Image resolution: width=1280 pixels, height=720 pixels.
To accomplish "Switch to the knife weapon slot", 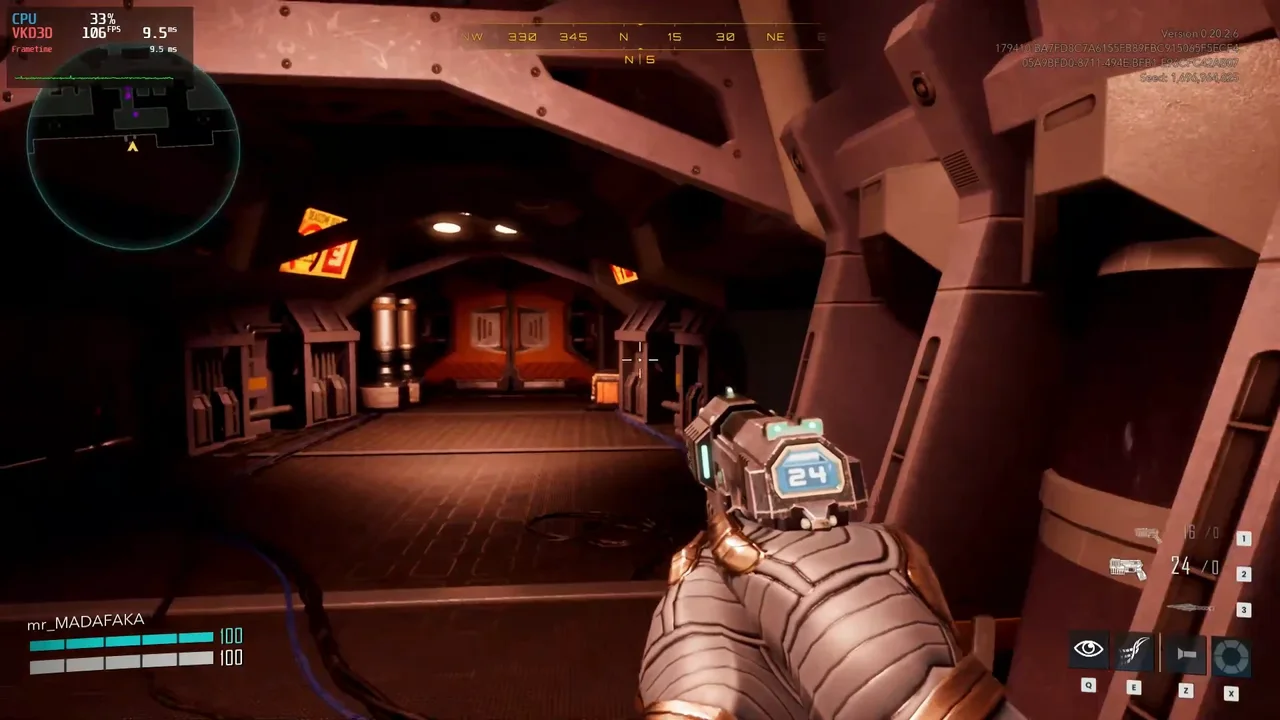I will (1190, 608).
